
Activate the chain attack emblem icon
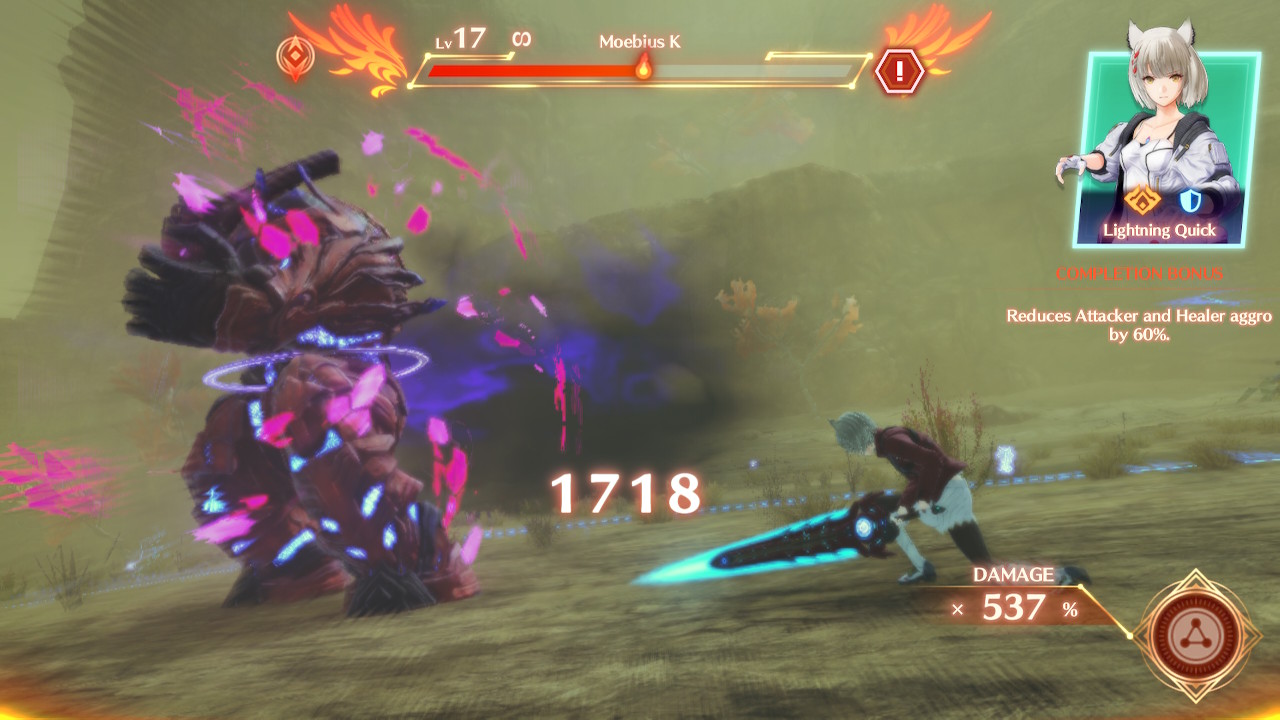coord(1196,632)
